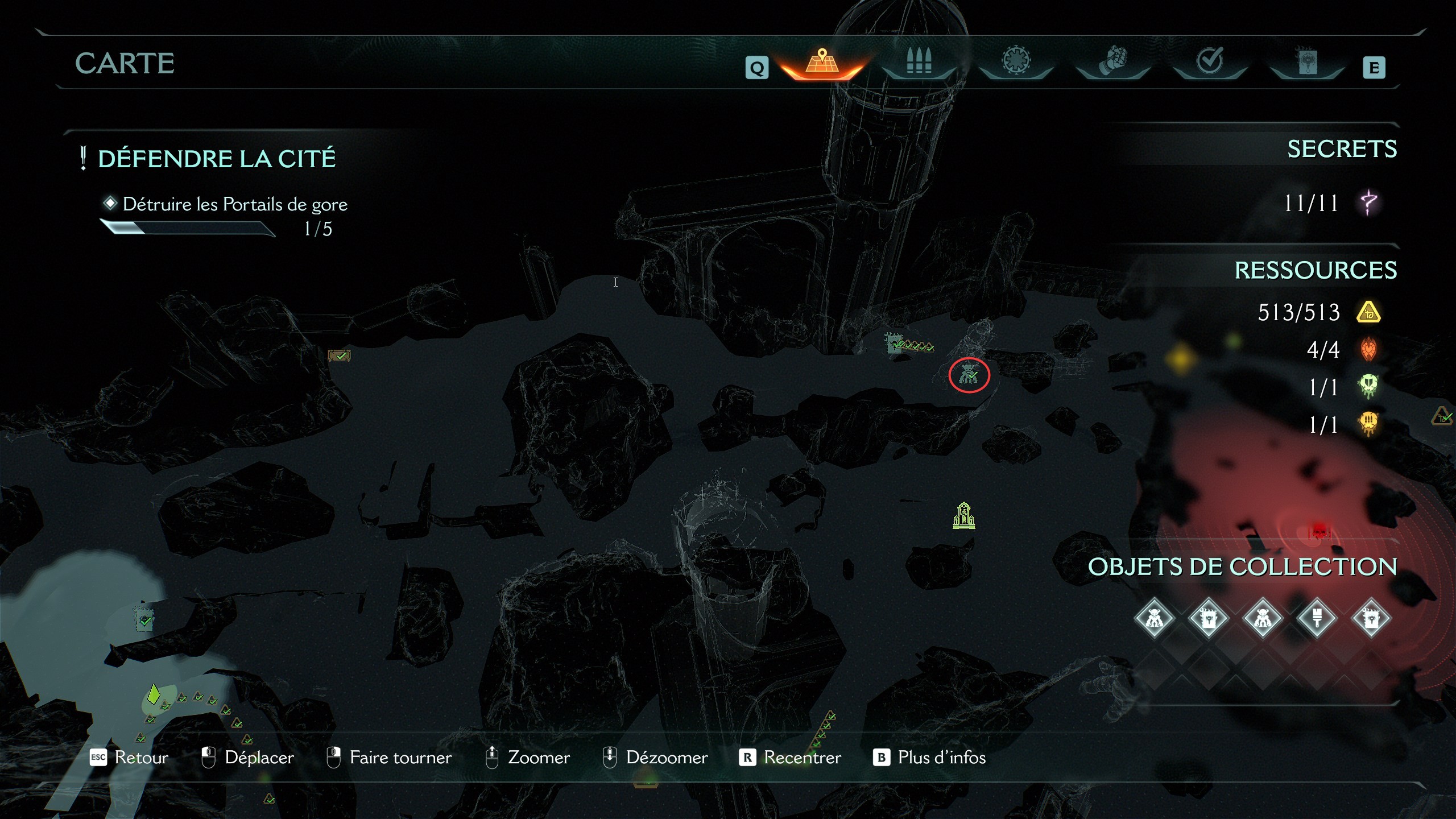Screen dimensions: 1456x819
Task: Click the Q tab-switch key indicator
Action: (757, 68)
